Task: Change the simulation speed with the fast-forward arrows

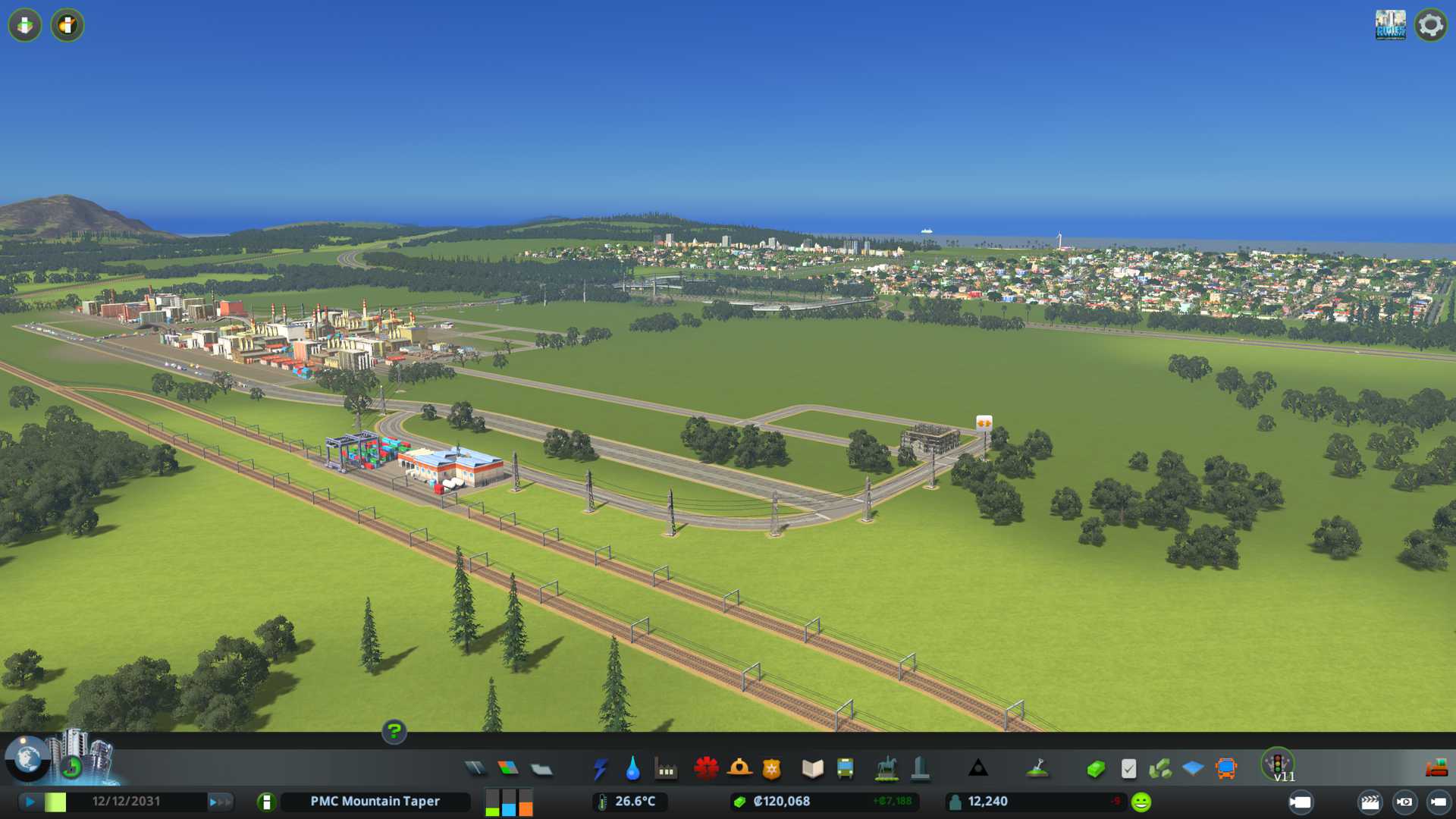Action: pyautogui.click(x=220, y=802)
